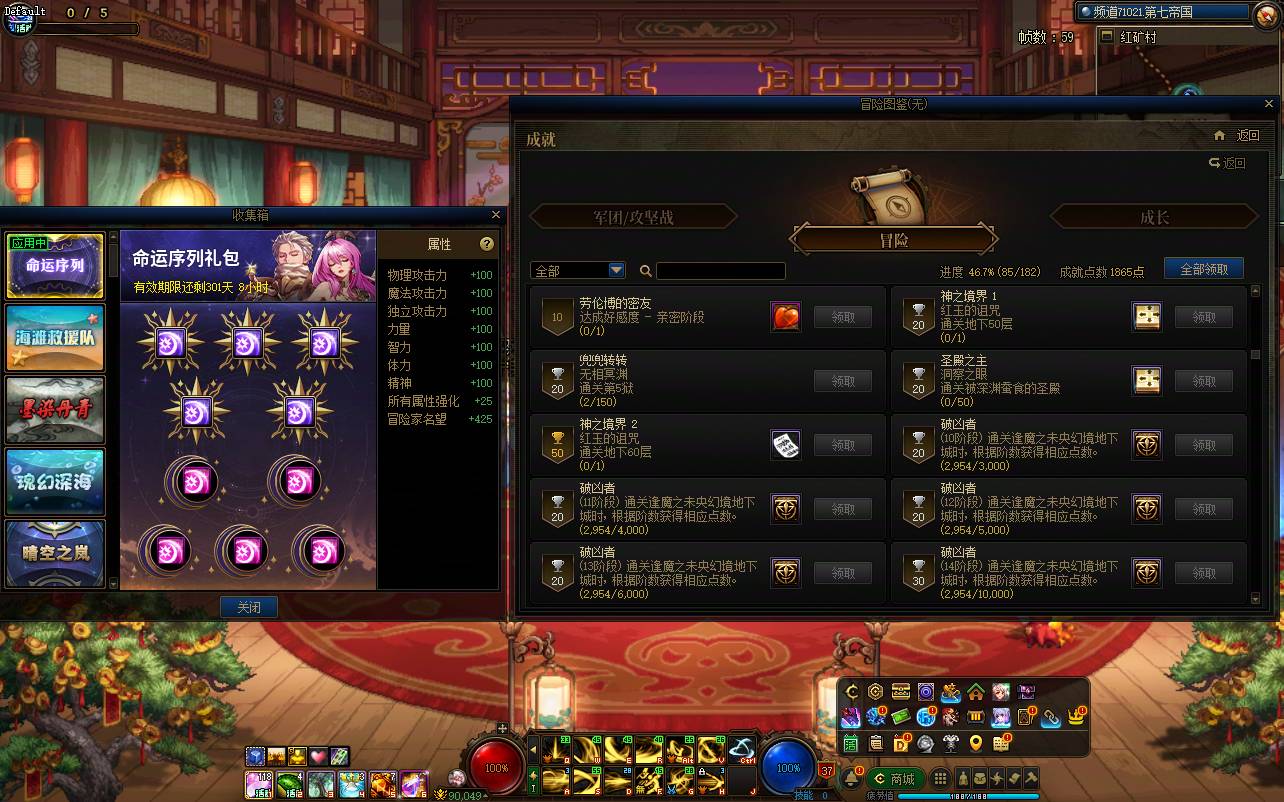
Task: Click the 关闭 button below the gift pack
Action: [x=248, y=606]
